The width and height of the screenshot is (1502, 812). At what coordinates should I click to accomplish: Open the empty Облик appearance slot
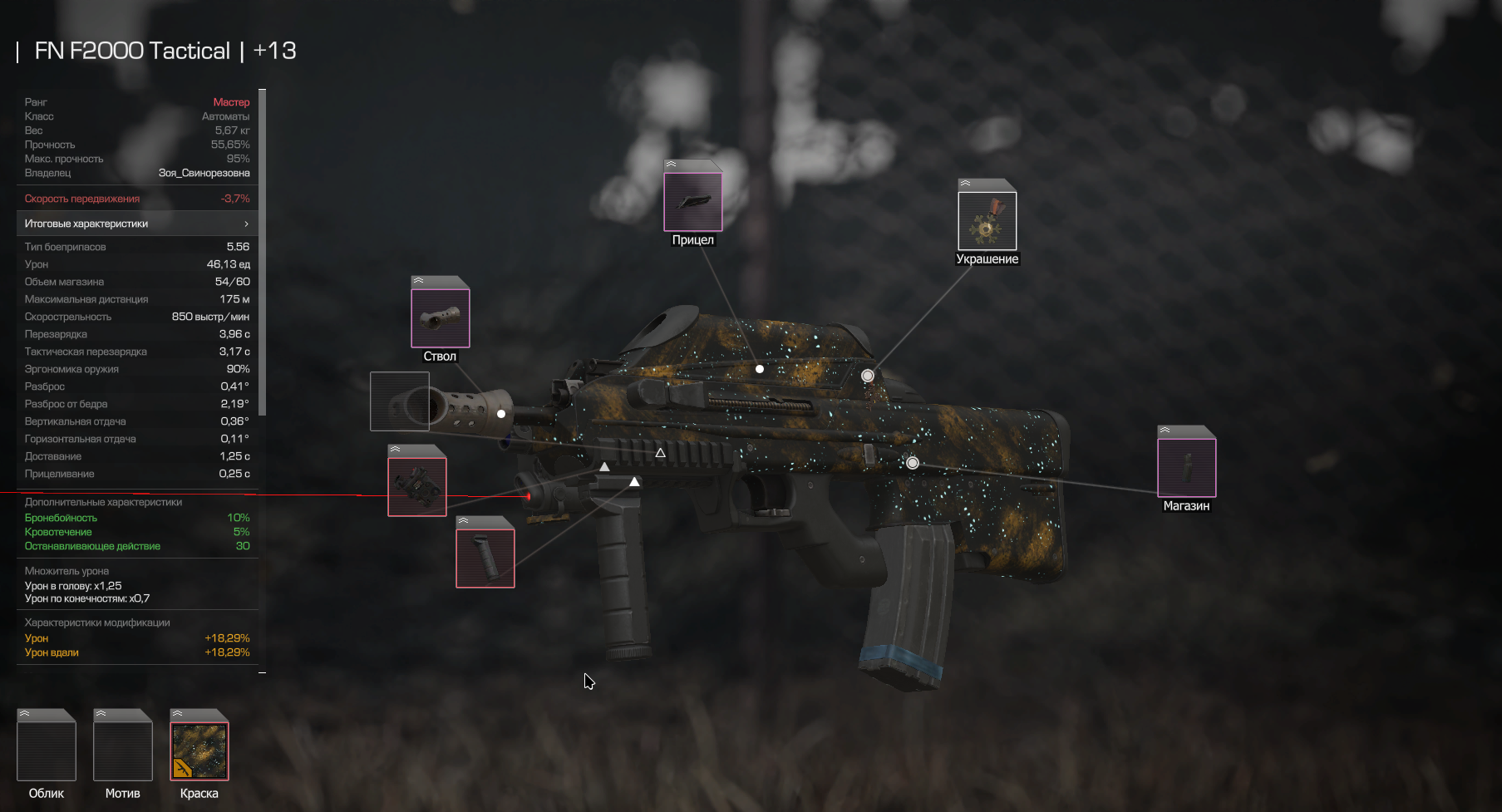47,750
